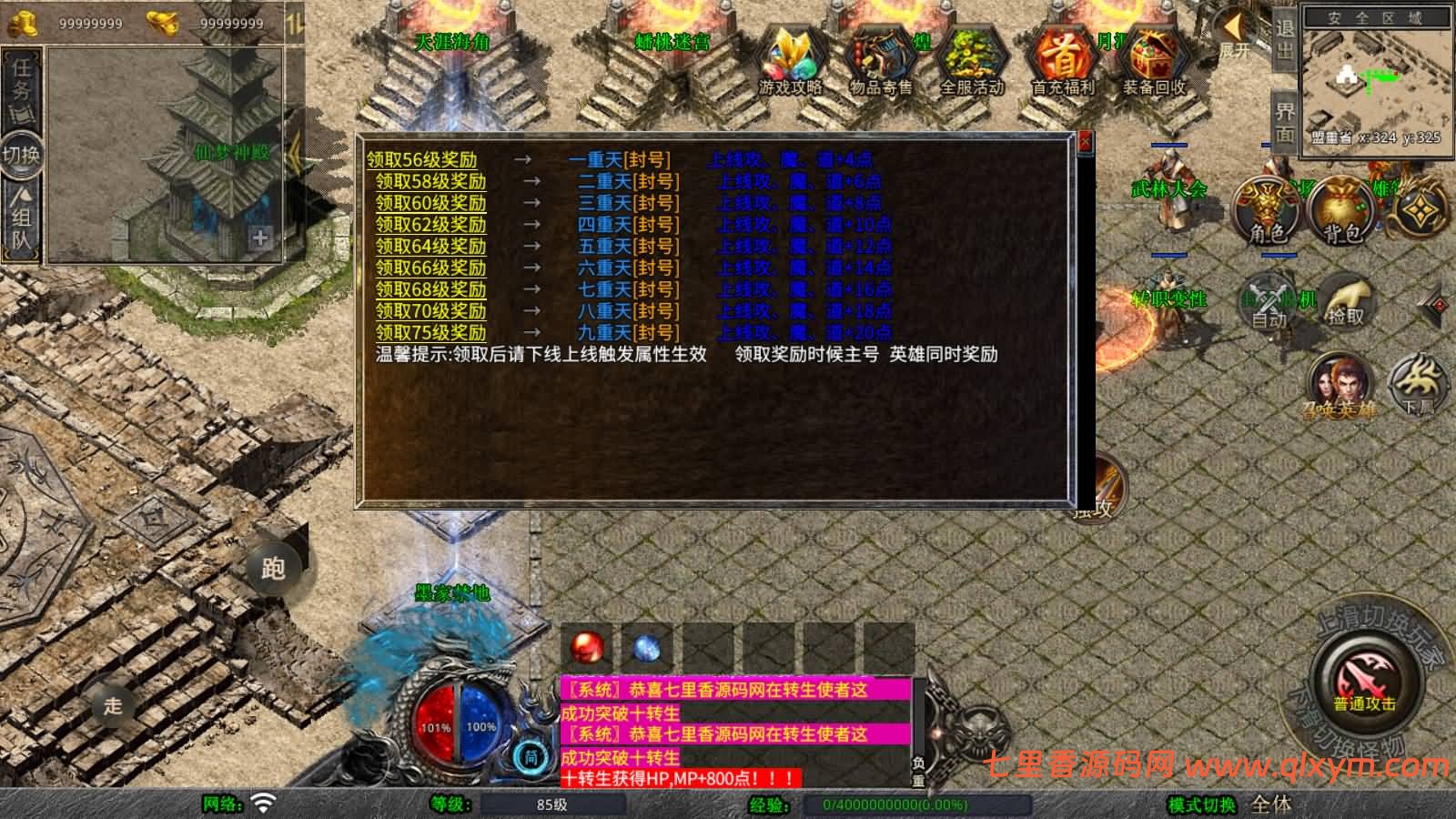Open 全服活动 server events
1456x819 pixels.
click(971, 62)
